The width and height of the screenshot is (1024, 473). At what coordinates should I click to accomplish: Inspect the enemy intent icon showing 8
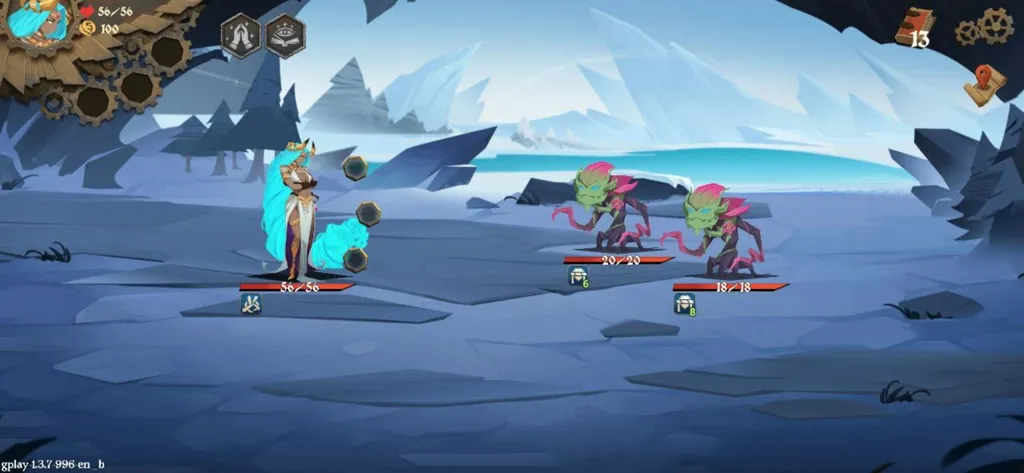(684, 304)
